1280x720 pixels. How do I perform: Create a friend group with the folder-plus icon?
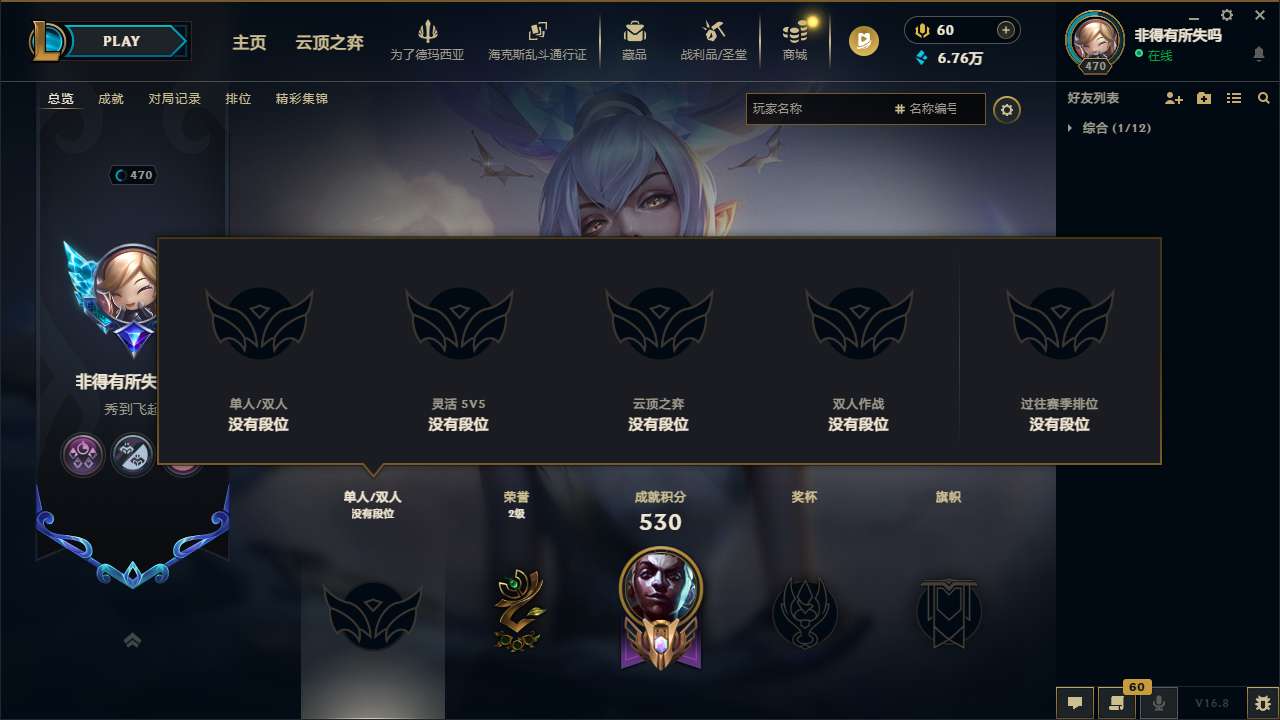click(x=1201, y=98)
